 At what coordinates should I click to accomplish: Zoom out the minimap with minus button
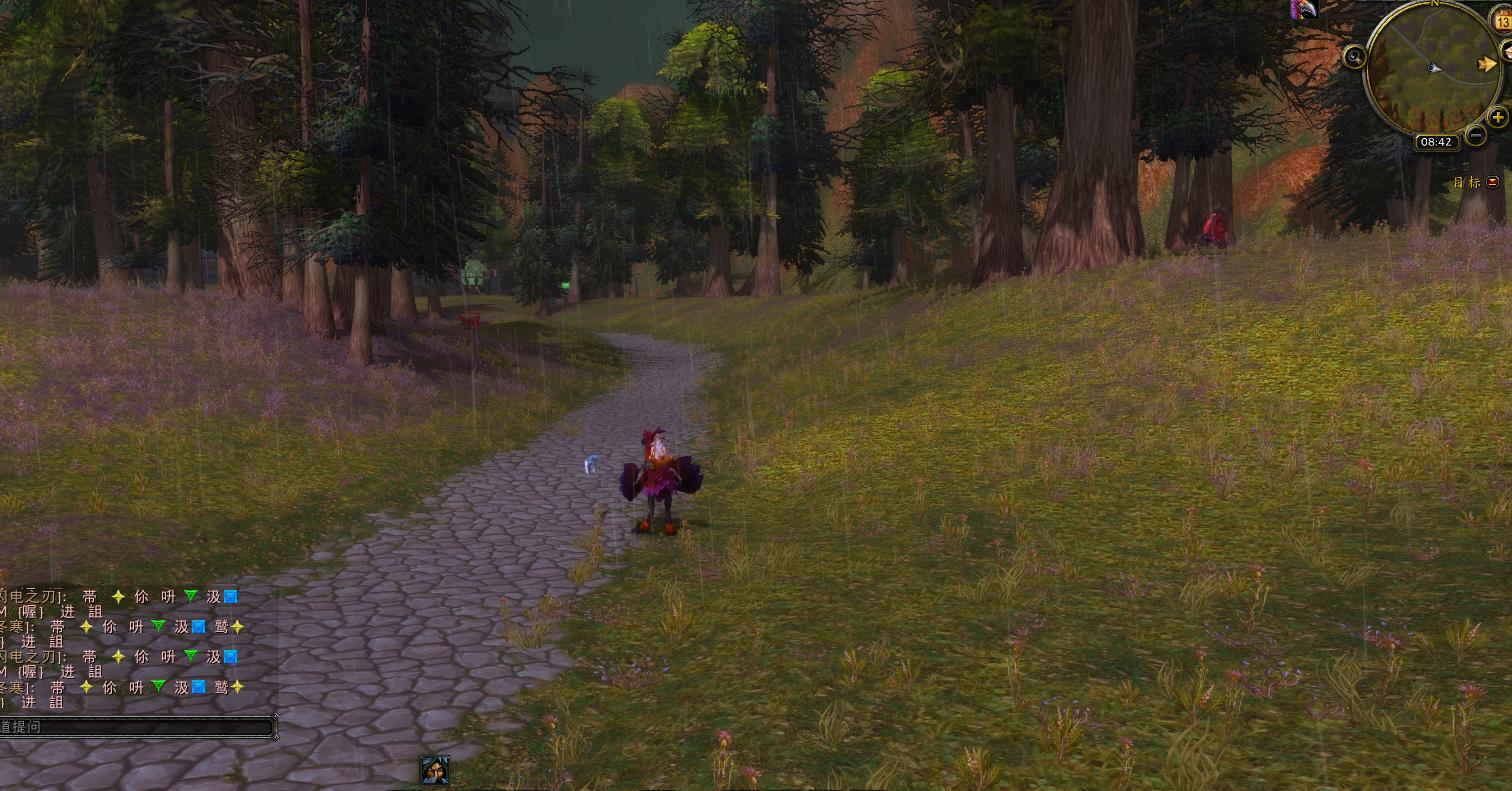[x=1476, y=134]
